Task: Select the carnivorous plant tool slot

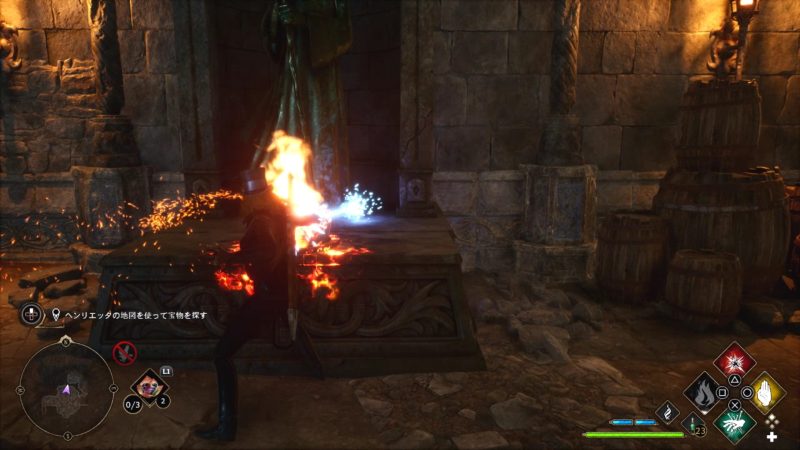Action: coord(150,384)
